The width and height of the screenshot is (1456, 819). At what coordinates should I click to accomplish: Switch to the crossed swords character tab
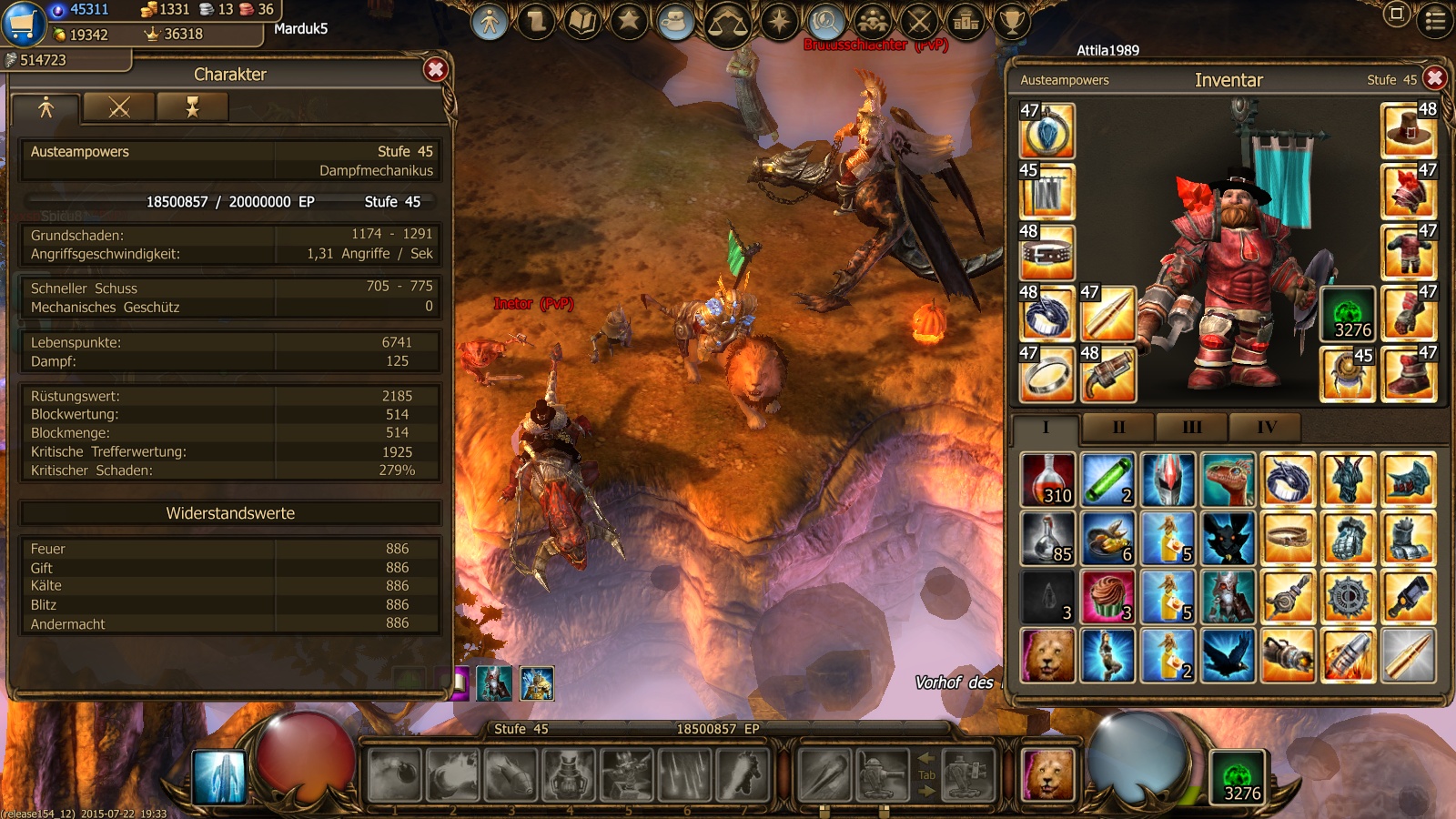pyautogui.click(x=119, y=108)
